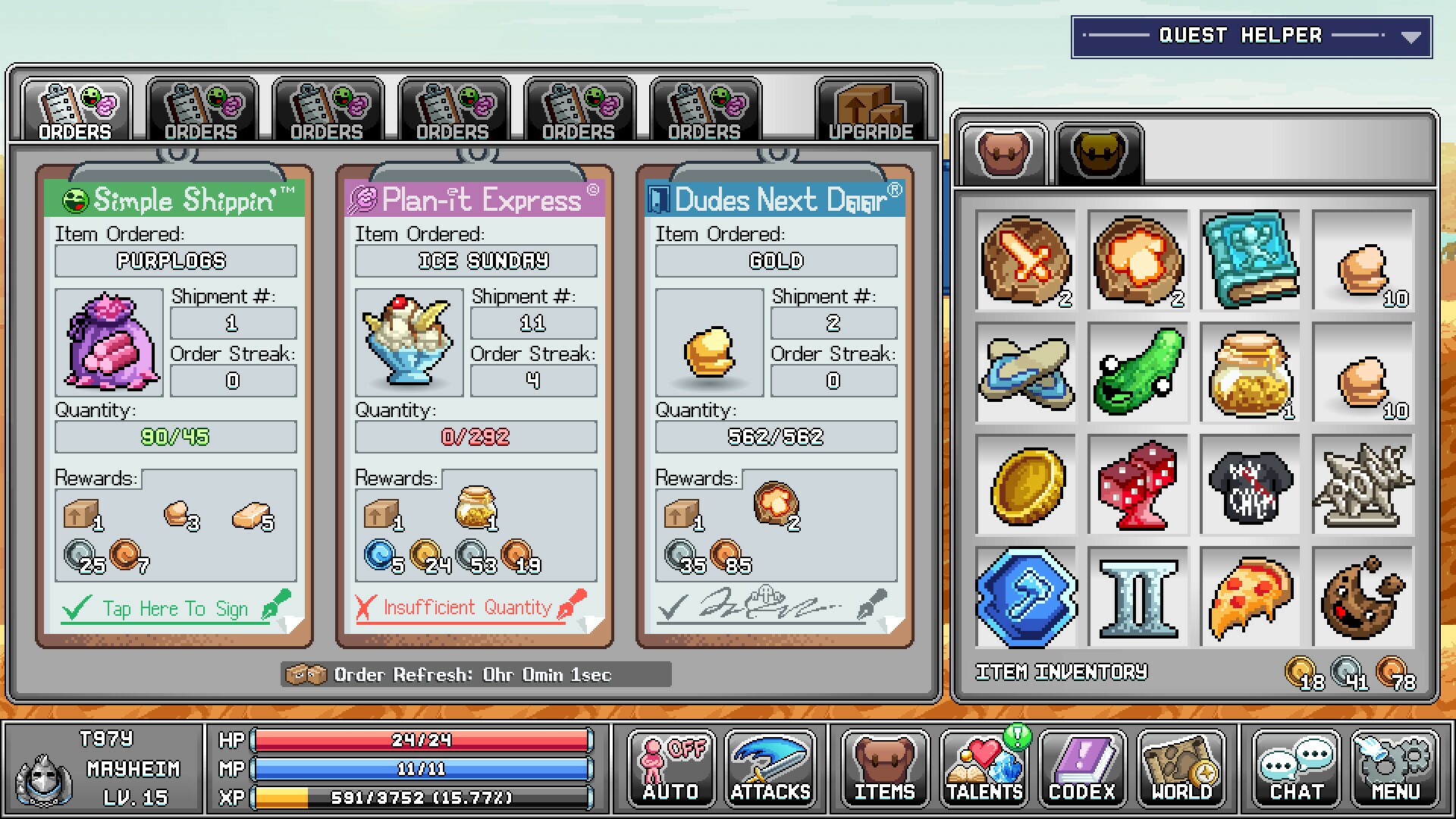Viewport: 1456px width, 819px height.
Task: Open the Attacks menu
Action: [x=768, y=768]
